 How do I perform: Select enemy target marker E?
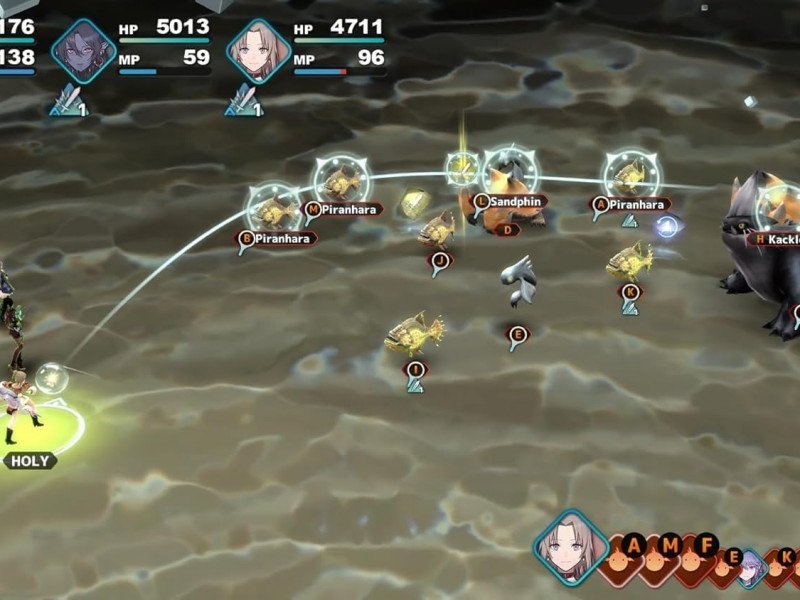click(x=516, y=333)
